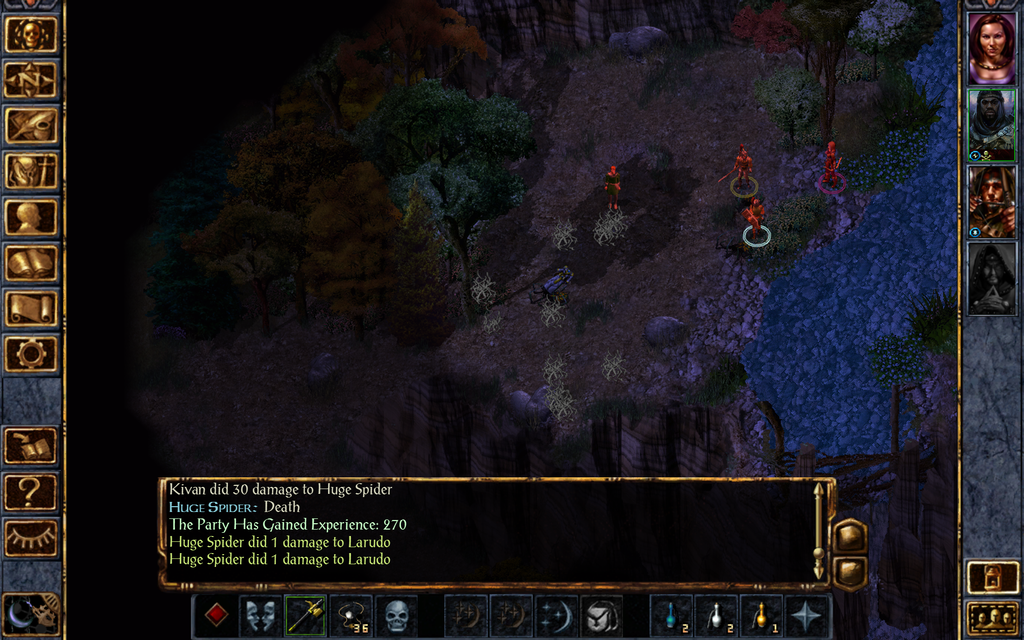Open the options gear menu

(x=31, y=353)
